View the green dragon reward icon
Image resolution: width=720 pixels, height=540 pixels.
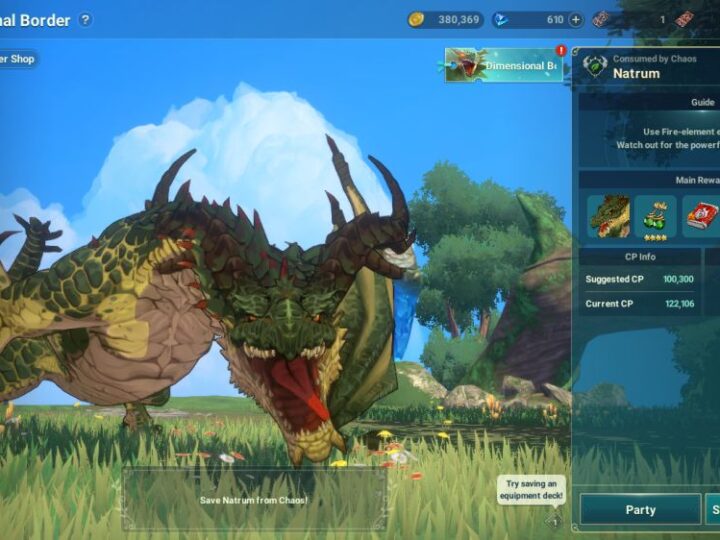(608, 216)
